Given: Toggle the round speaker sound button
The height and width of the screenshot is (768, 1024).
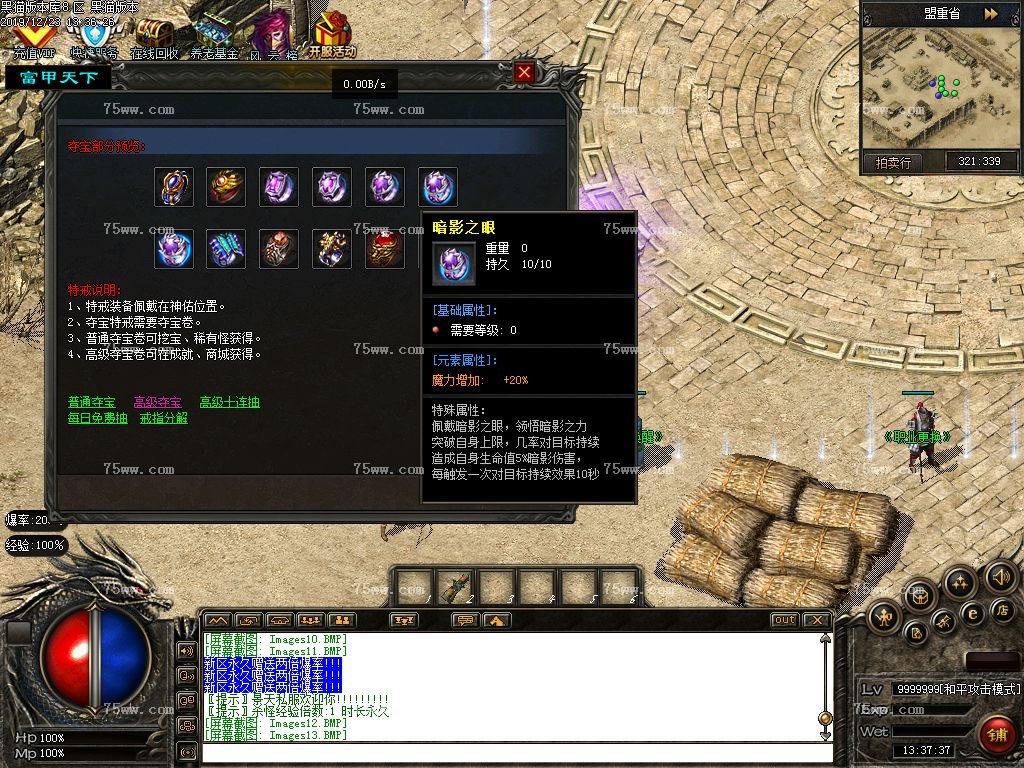Looking at the screenshot, I should click(x=1000, y=576).
